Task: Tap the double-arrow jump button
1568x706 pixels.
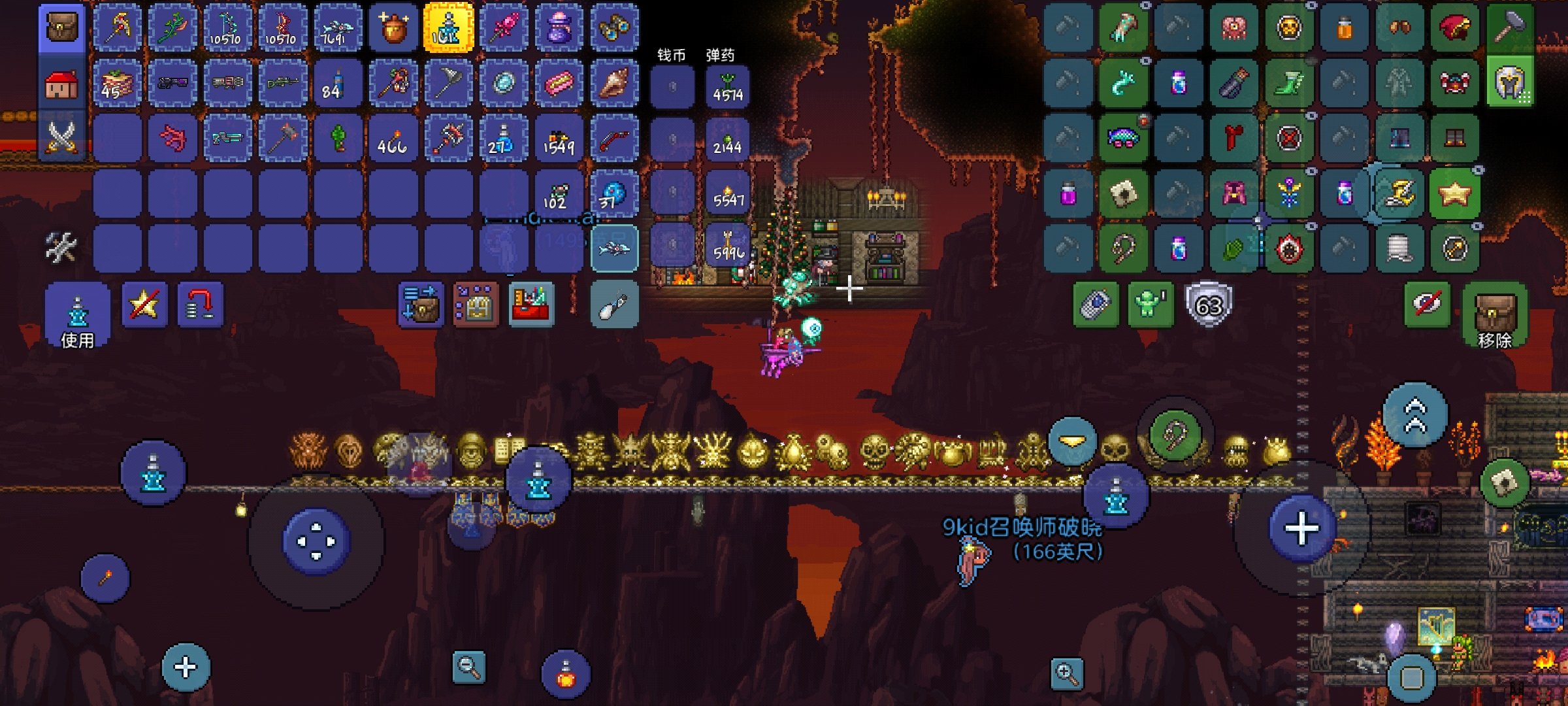Action: click(x=1415, y=416)
